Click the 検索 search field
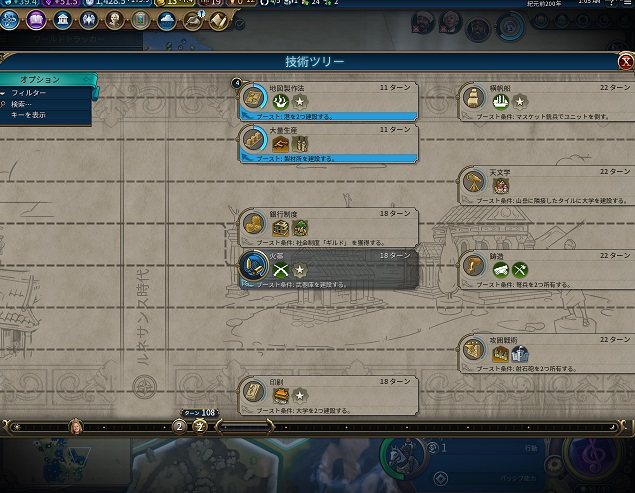The image size is (635, 493). (27, 103)
